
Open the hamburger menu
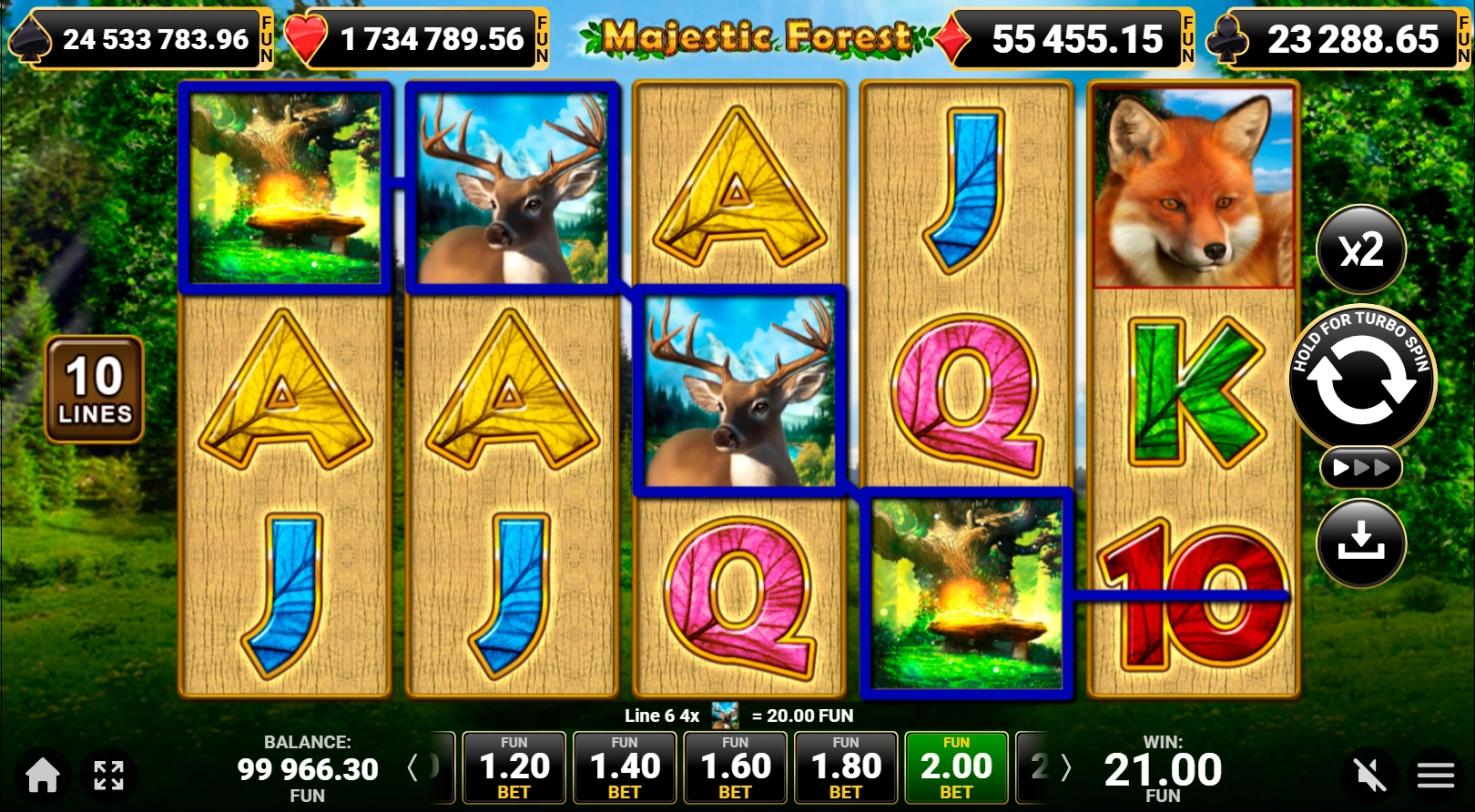pyautogui.click(x=1435, y=775)
